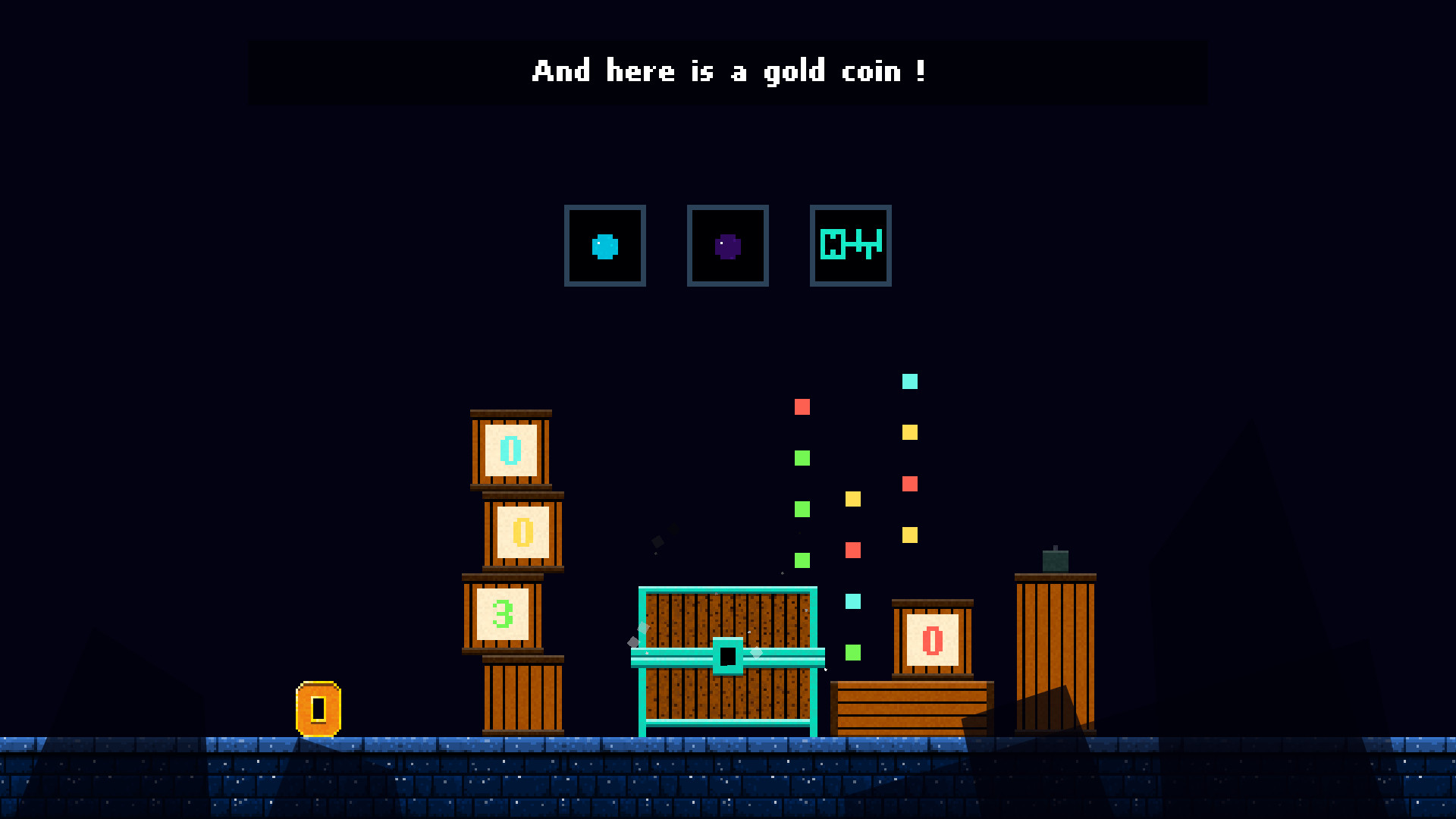This screenshot has width=1456, height=819.
Task: Select the blue gem inventory slot
Action: pyautogui.click(x=604, y=246)
